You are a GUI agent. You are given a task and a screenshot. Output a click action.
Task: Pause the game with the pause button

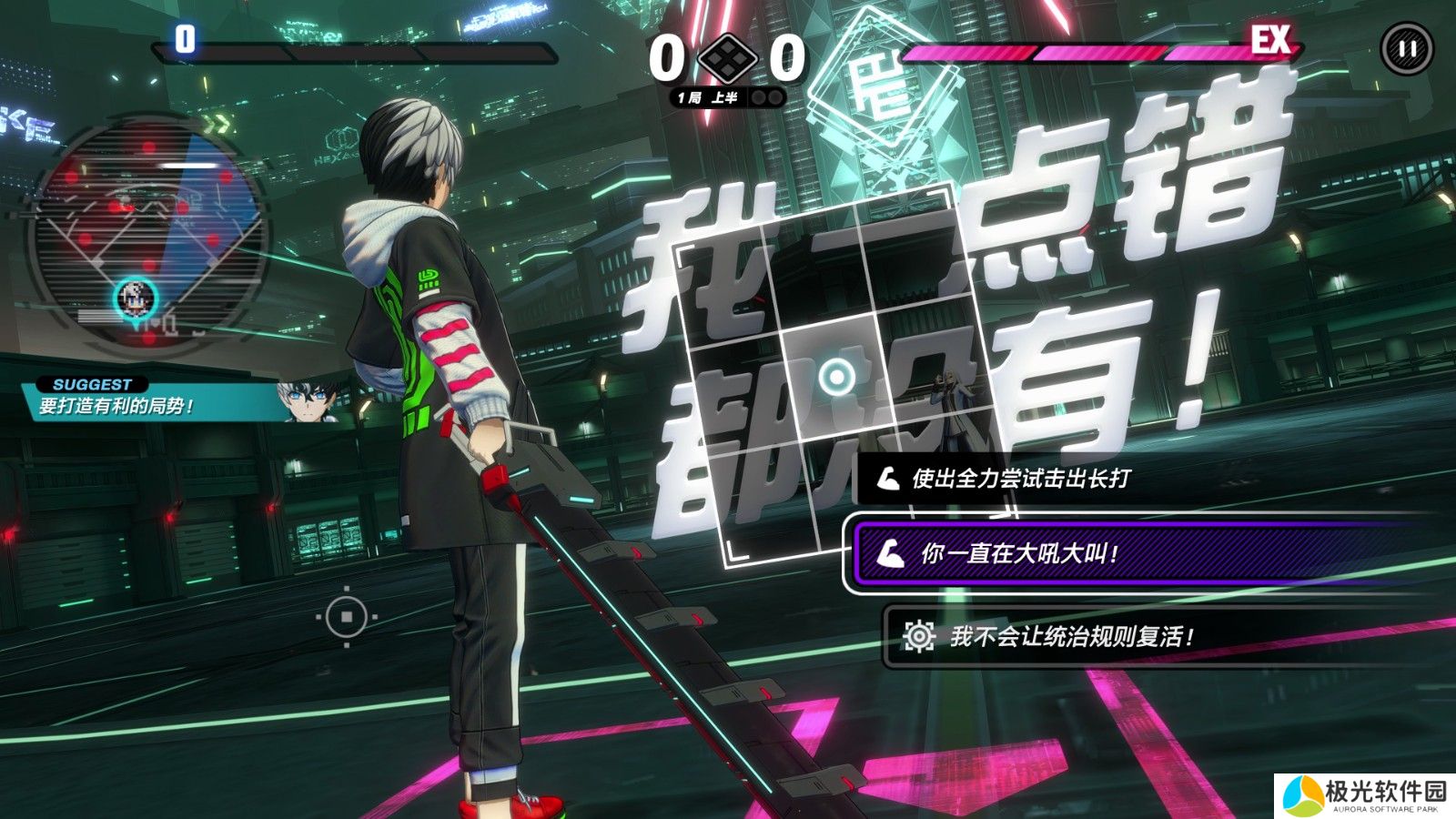click(x=1406, y=49)
